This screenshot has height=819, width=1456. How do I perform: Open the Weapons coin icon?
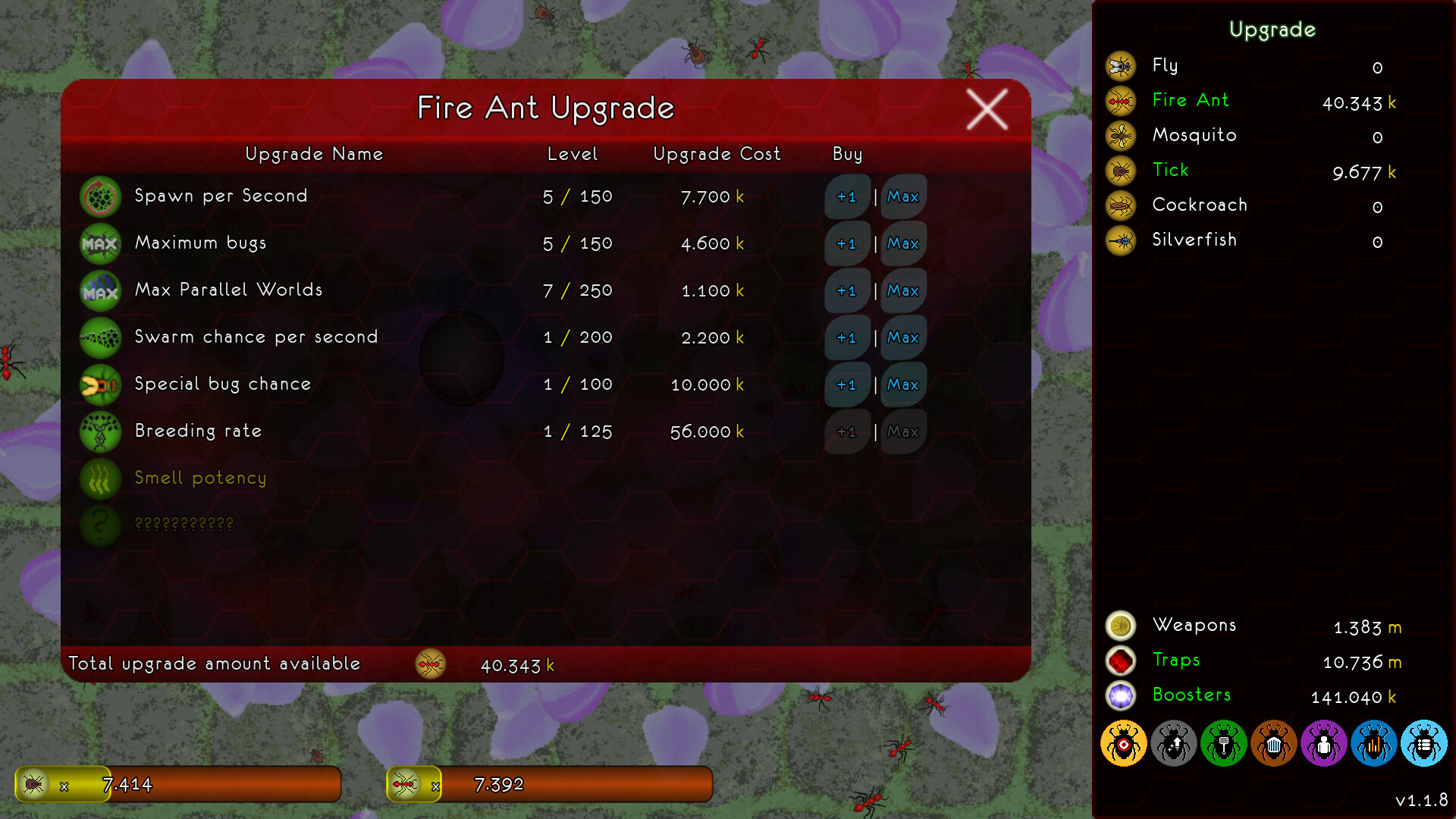click(x=1122, y=626)
